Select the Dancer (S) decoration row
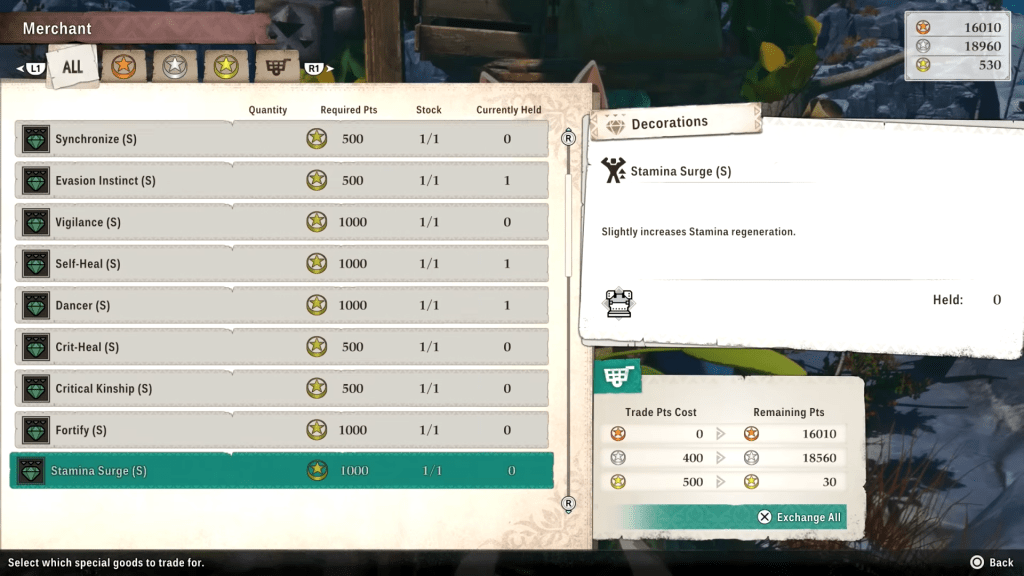The image size is (1024, 576). click(281, 305)
